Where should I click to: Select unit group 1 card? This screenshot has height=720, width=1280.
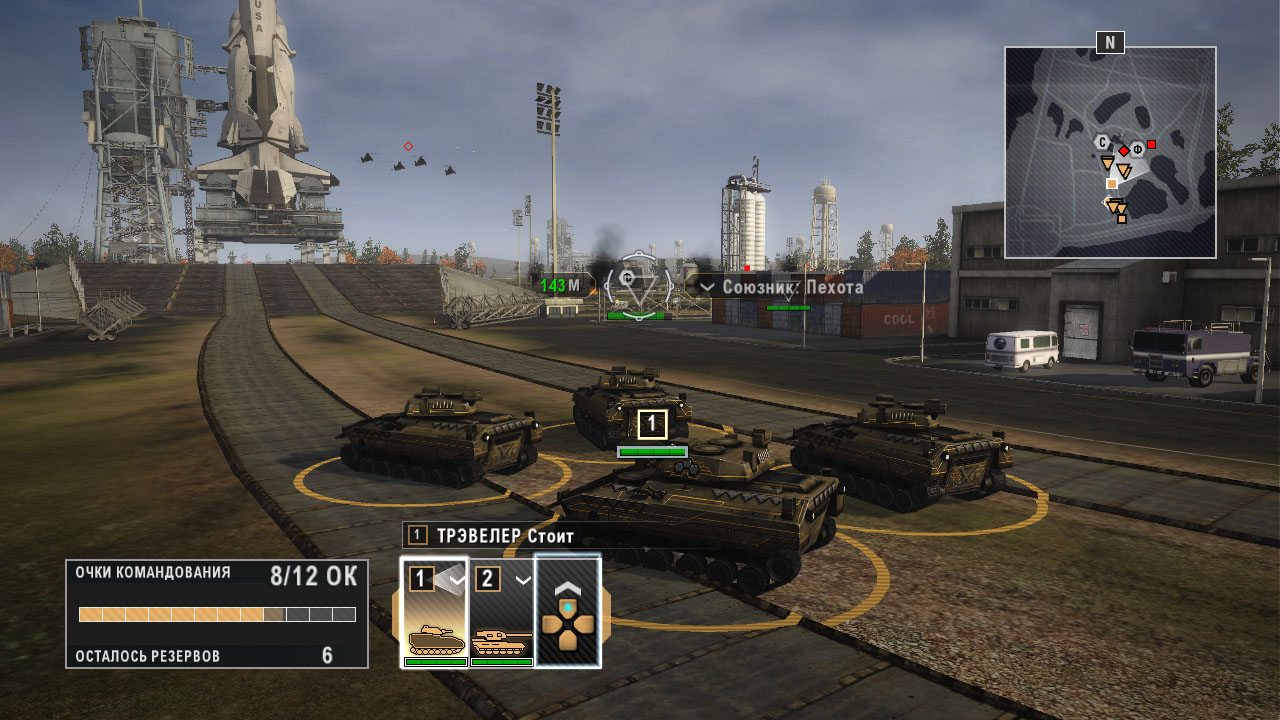coord(435,611)
